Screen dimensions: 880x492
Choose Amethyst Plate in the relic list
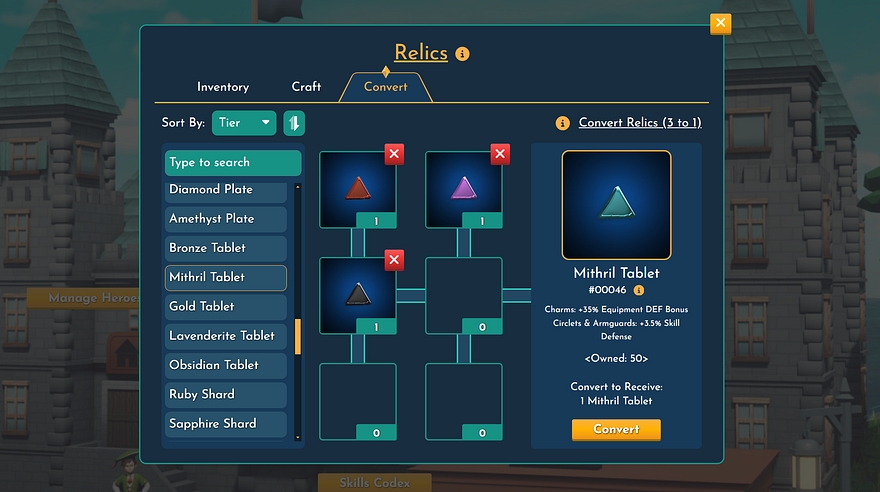point(226,219)
